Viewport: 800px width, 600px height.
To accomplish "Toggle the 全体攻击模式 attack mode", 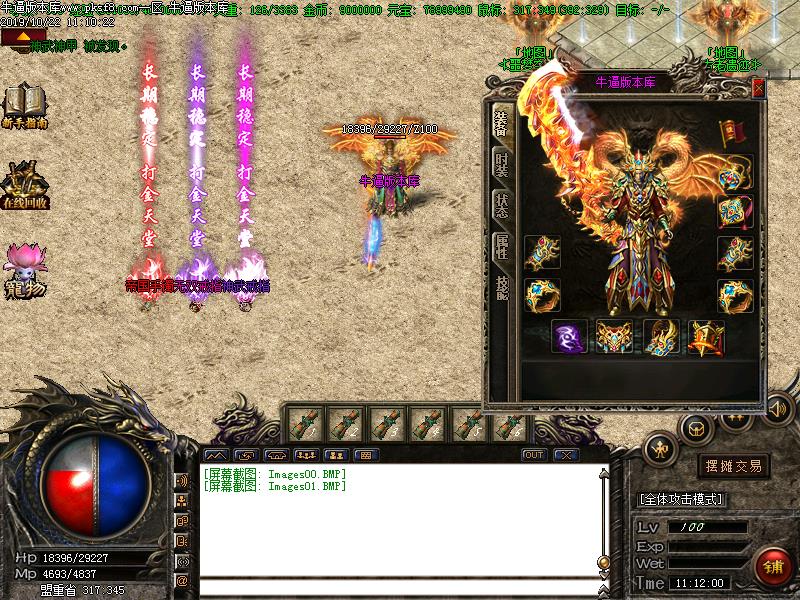I will click(x=682, y=499).
